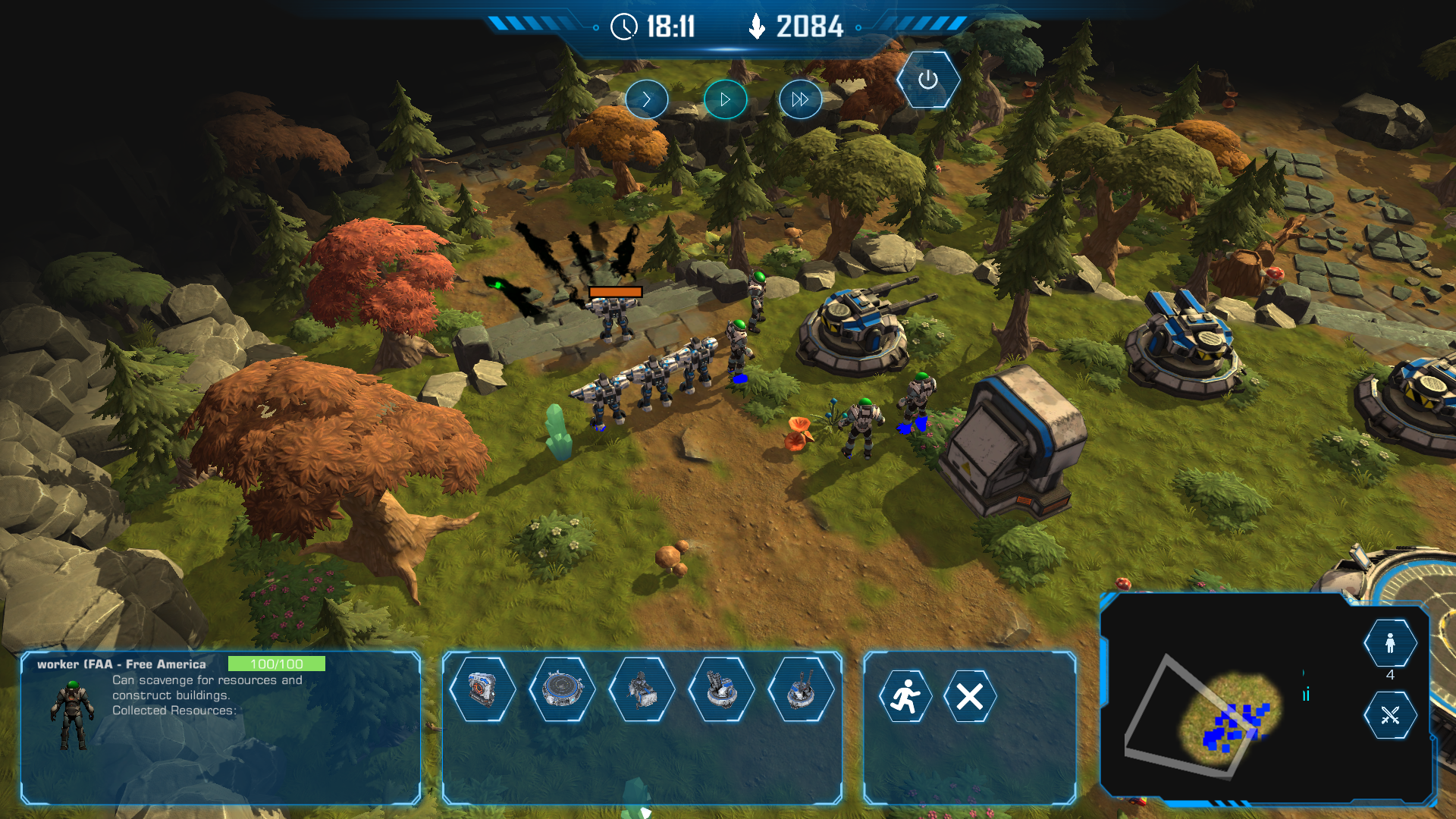Screen dimensions: 1456x819
Task: Select idle workers via person icon
Action: tap(1389, 643)
